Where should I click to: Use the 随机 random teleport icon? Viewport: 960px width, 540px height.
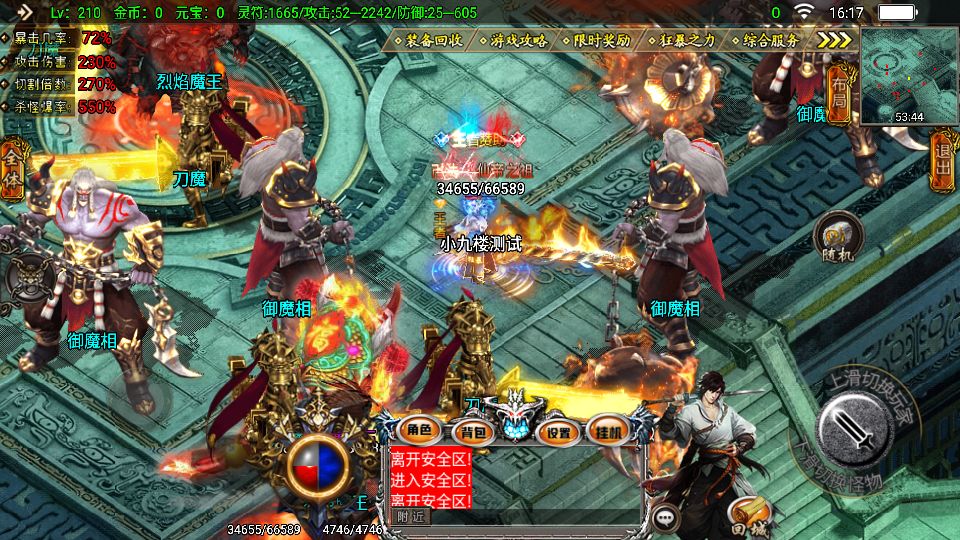(x=838, y=238)
